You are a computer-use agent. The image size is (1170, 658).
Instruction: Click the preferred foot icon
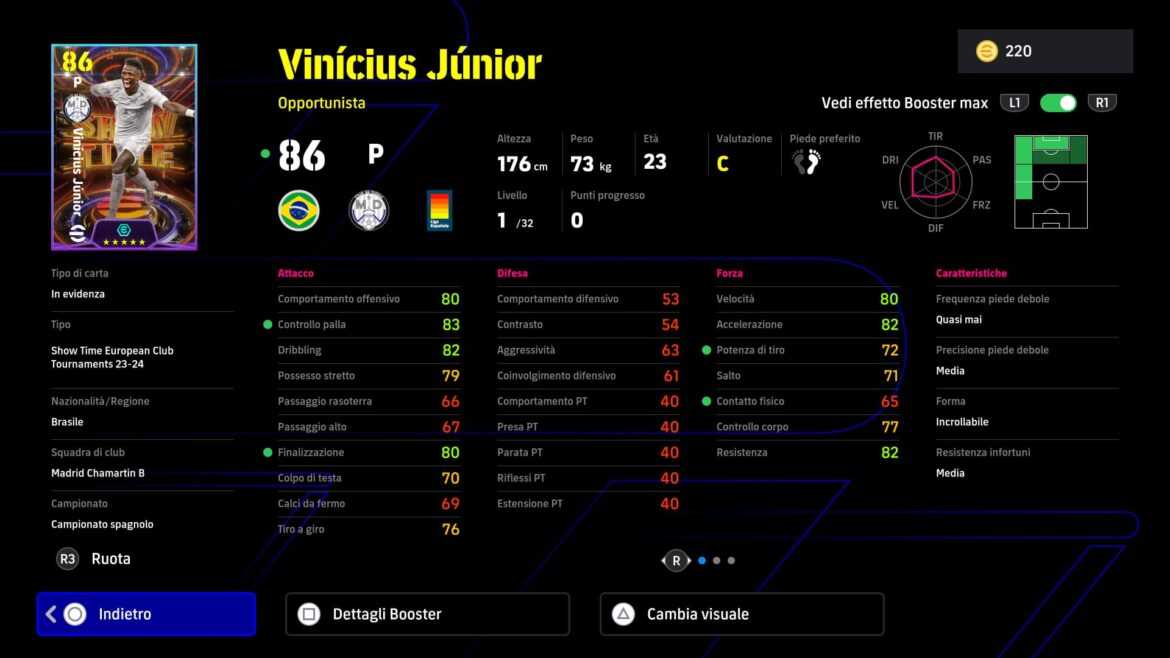click(x=806, y=162)
